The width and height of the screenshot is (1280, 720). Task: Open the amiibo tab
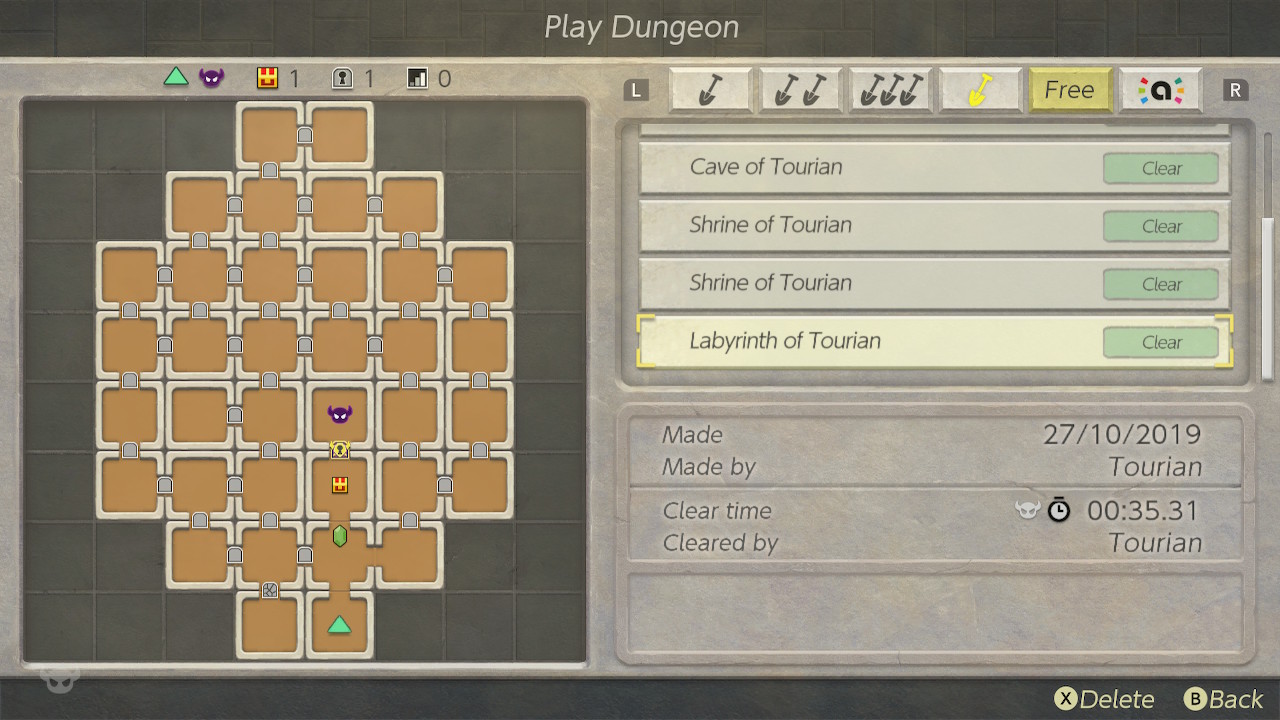tap(1161, 90)
